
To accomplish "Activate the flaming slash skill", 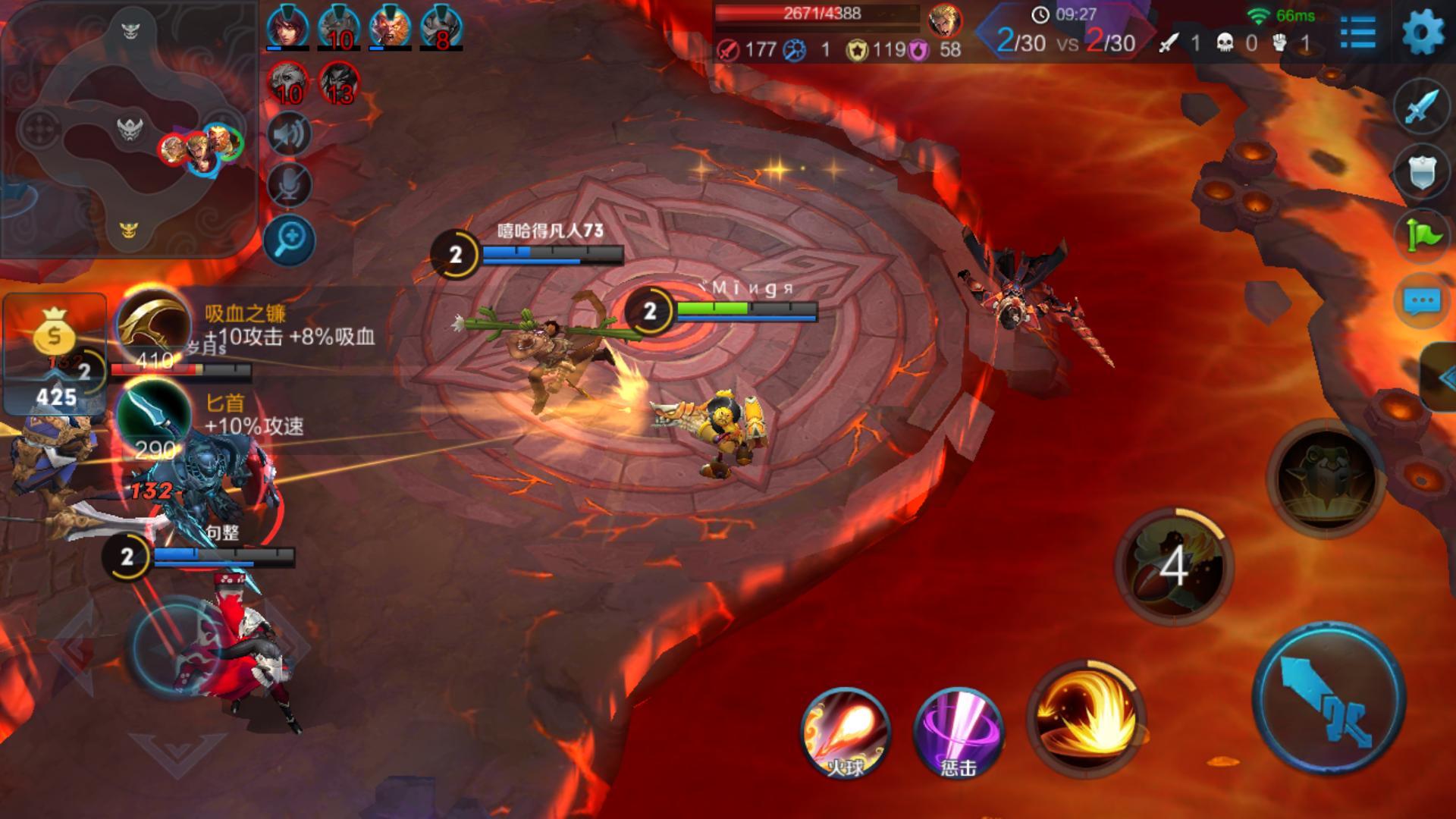I will click(x=1085, y=718).
